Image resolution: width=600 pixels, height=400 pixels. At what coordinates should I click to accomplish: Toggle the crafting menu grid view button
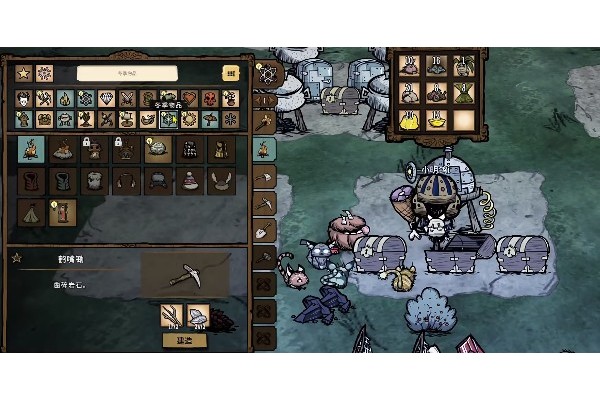click(x=231, y=73)
